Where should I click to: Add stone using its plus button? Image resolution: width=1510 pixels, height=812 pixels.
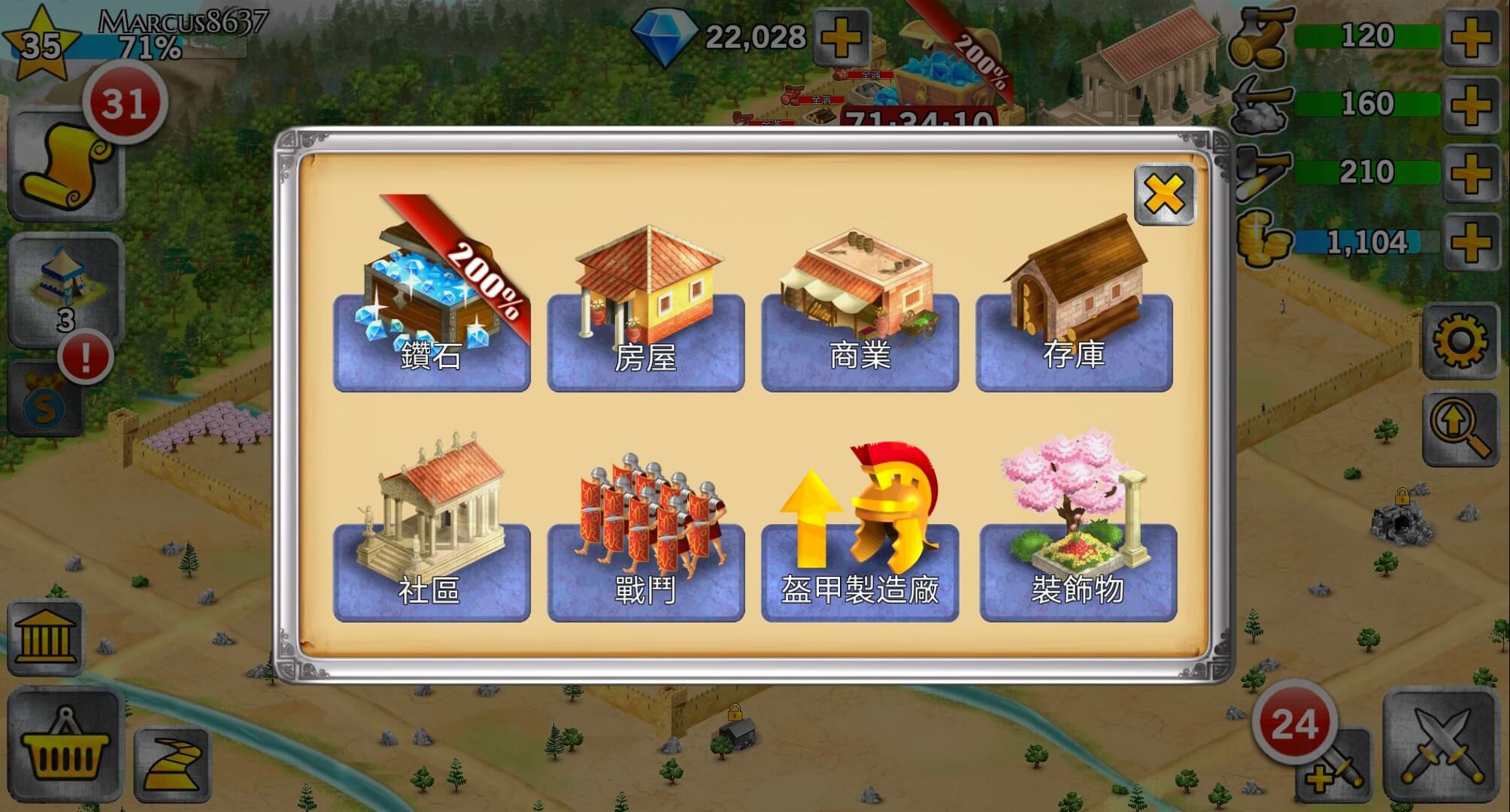[1470, 105]
